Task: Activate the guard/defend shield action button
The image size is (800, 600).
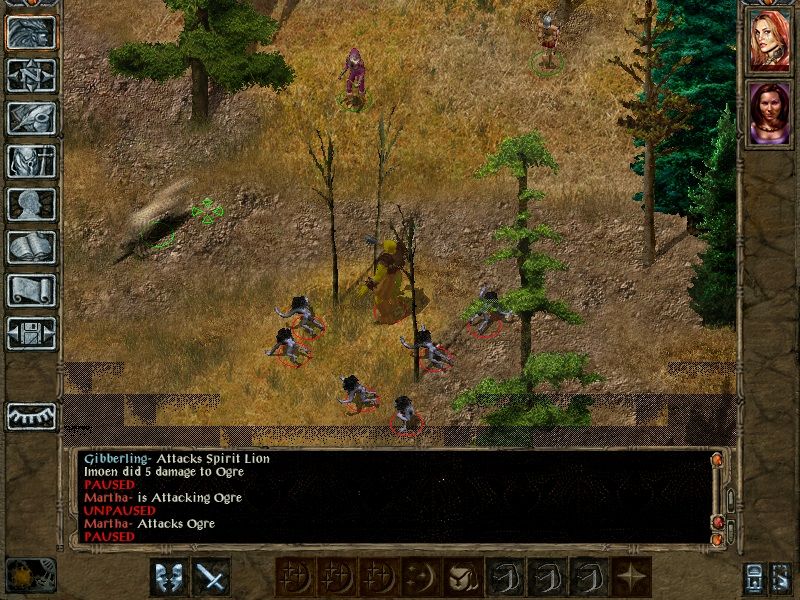Action: coord(167,577)
